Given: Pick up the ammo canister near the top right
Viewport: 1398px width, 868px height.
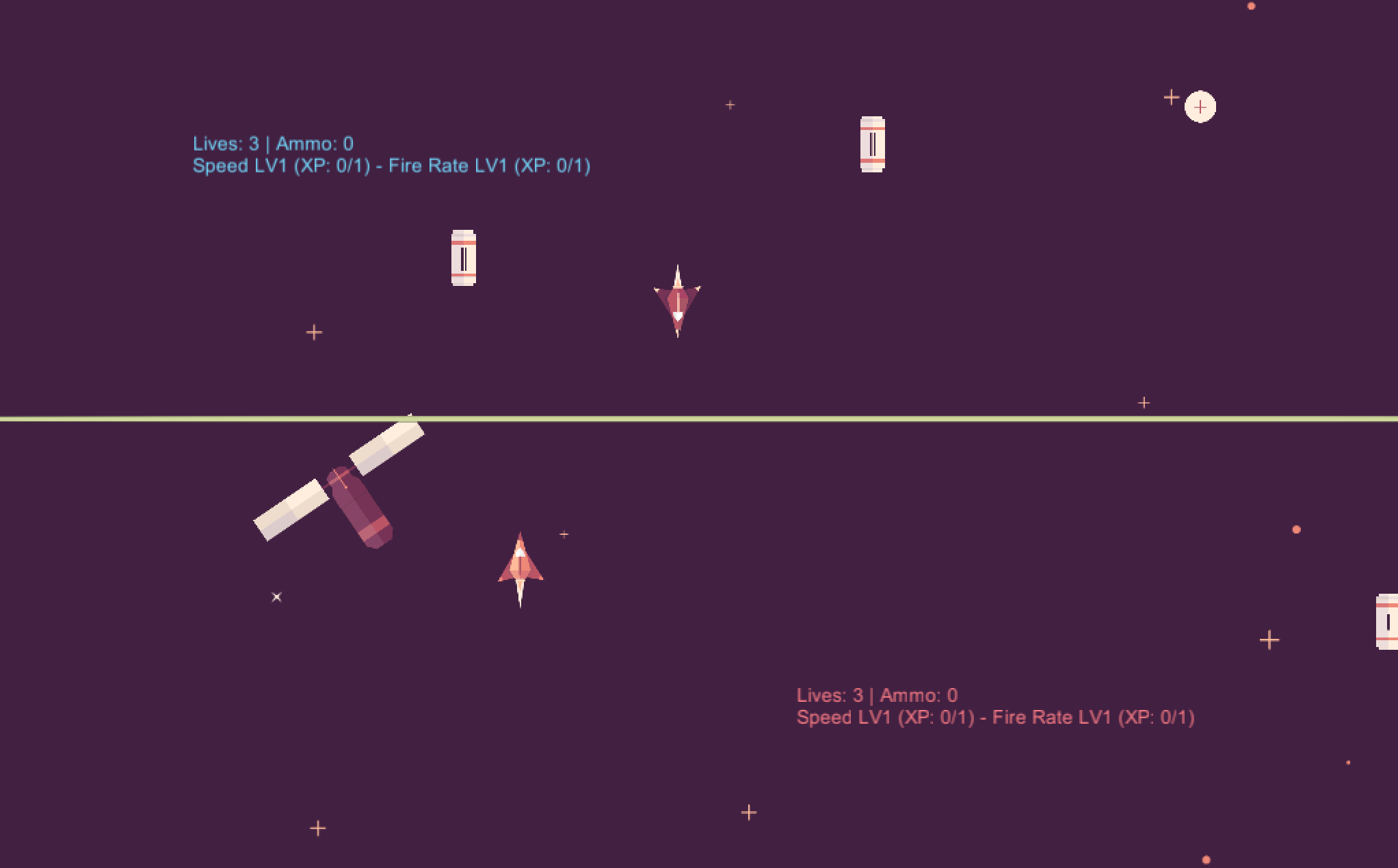Looking at the screenshot, I should [x=872, y=145].
